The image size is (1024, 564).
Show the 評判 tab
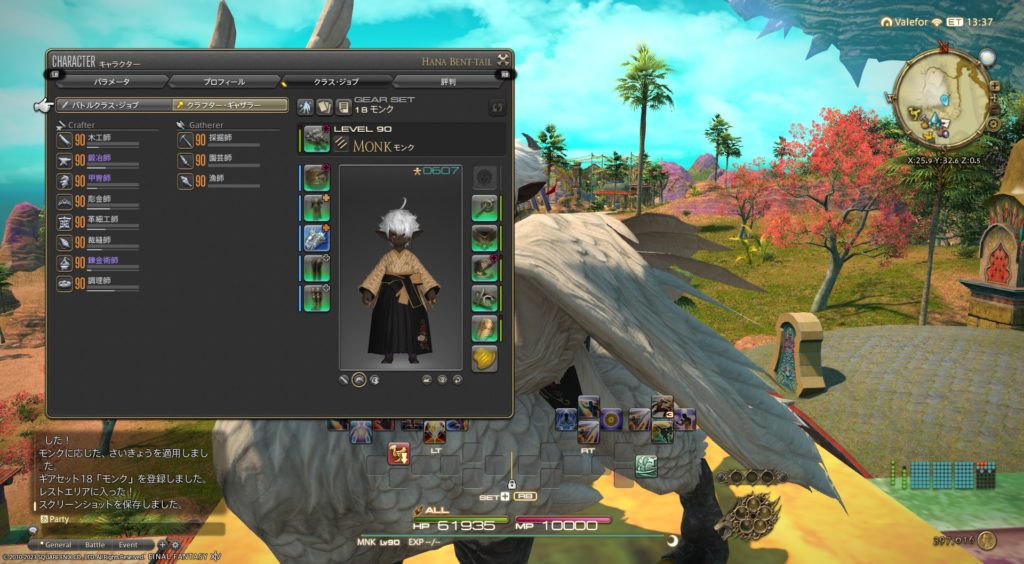point(447,81)
